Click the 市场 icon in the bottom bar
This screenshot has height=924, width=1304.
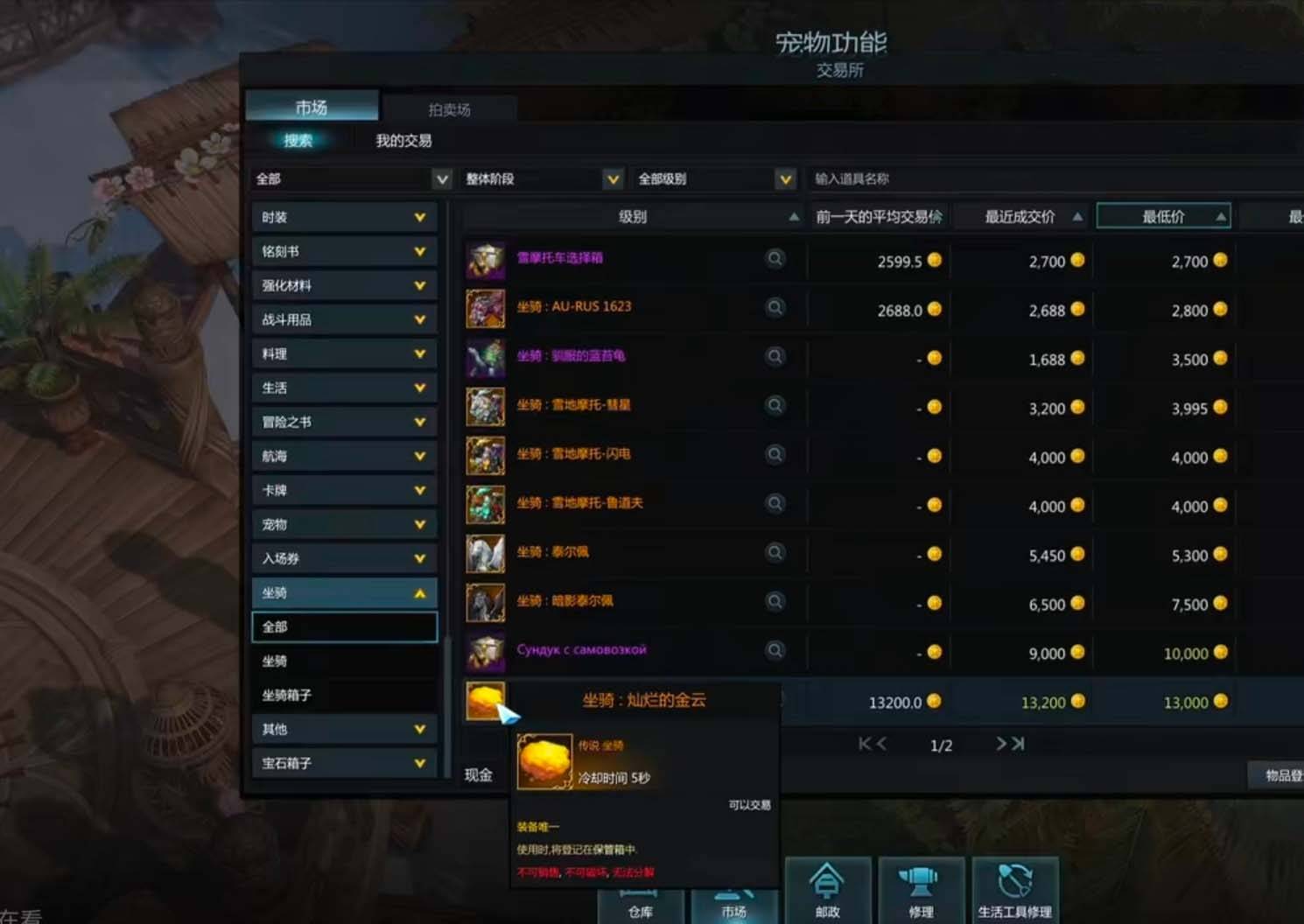735,906
